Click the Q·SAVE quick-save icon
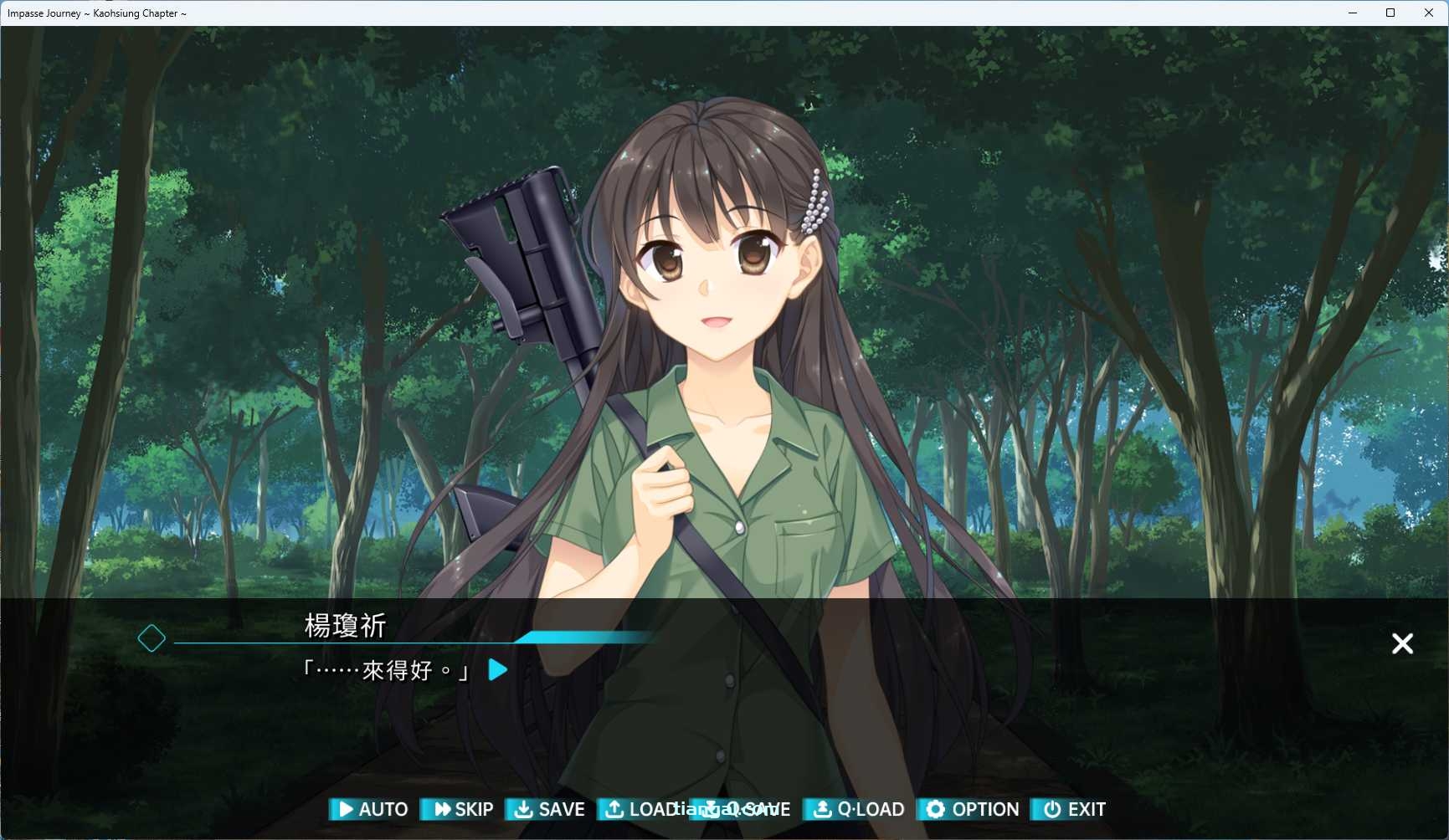The height and width of the screenshot is (840, 1449). 710,810
